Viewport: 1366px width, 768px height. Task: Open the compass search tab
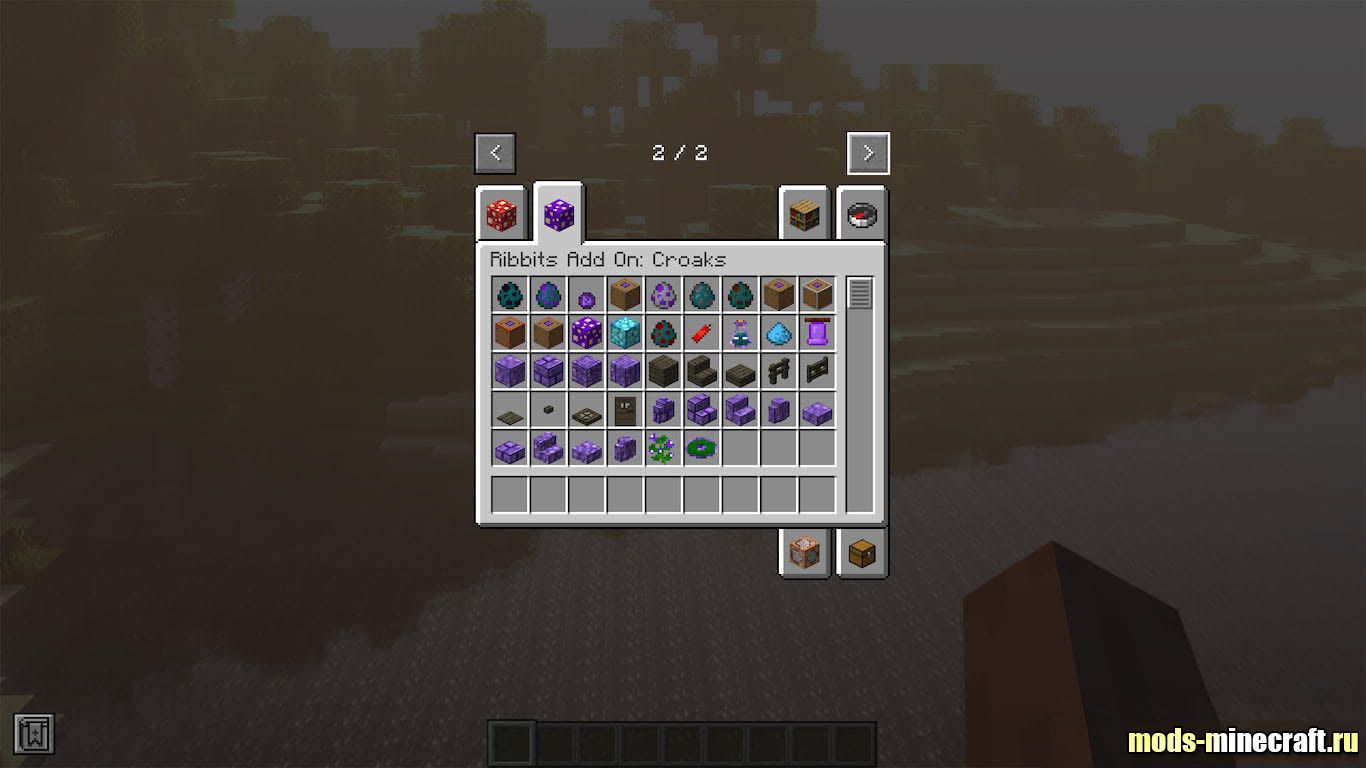[861, 215]
